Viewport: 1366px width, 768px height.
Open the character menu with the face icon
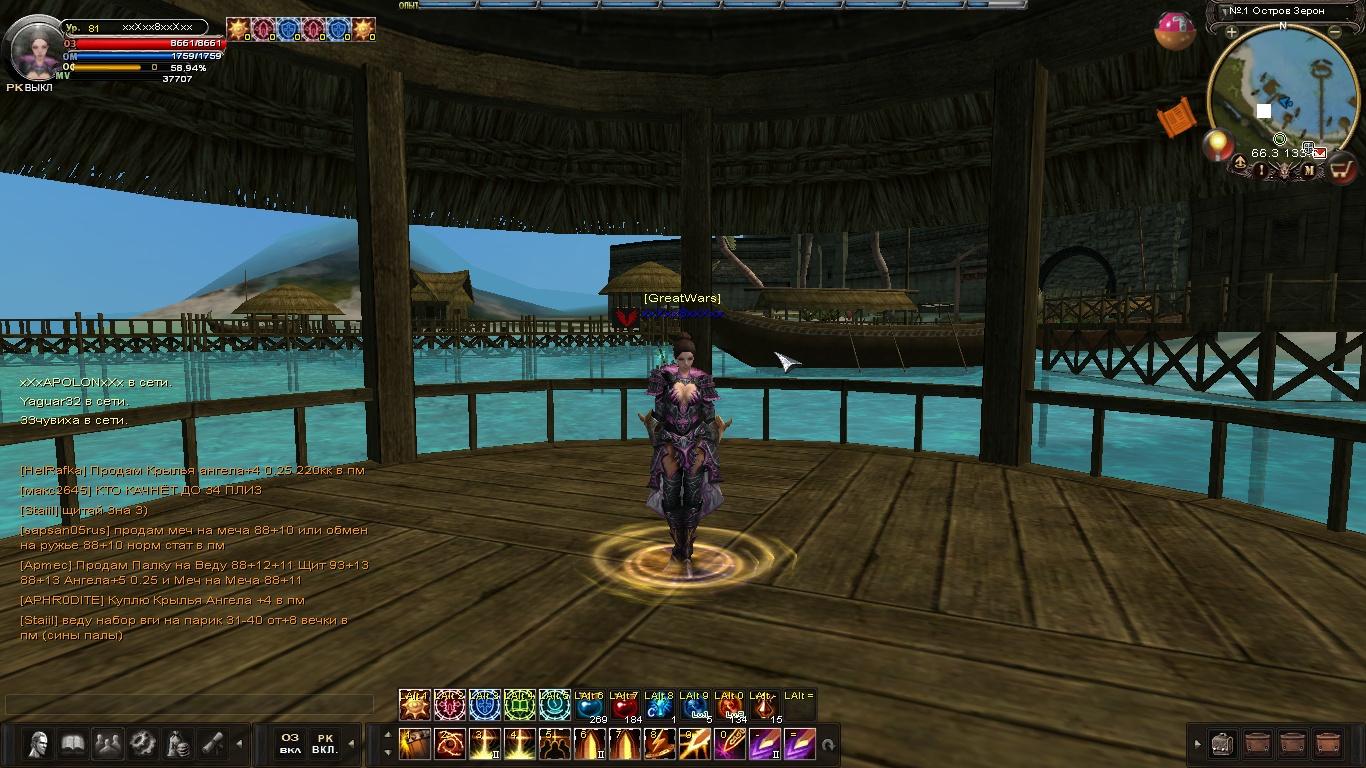click(39, 744)
